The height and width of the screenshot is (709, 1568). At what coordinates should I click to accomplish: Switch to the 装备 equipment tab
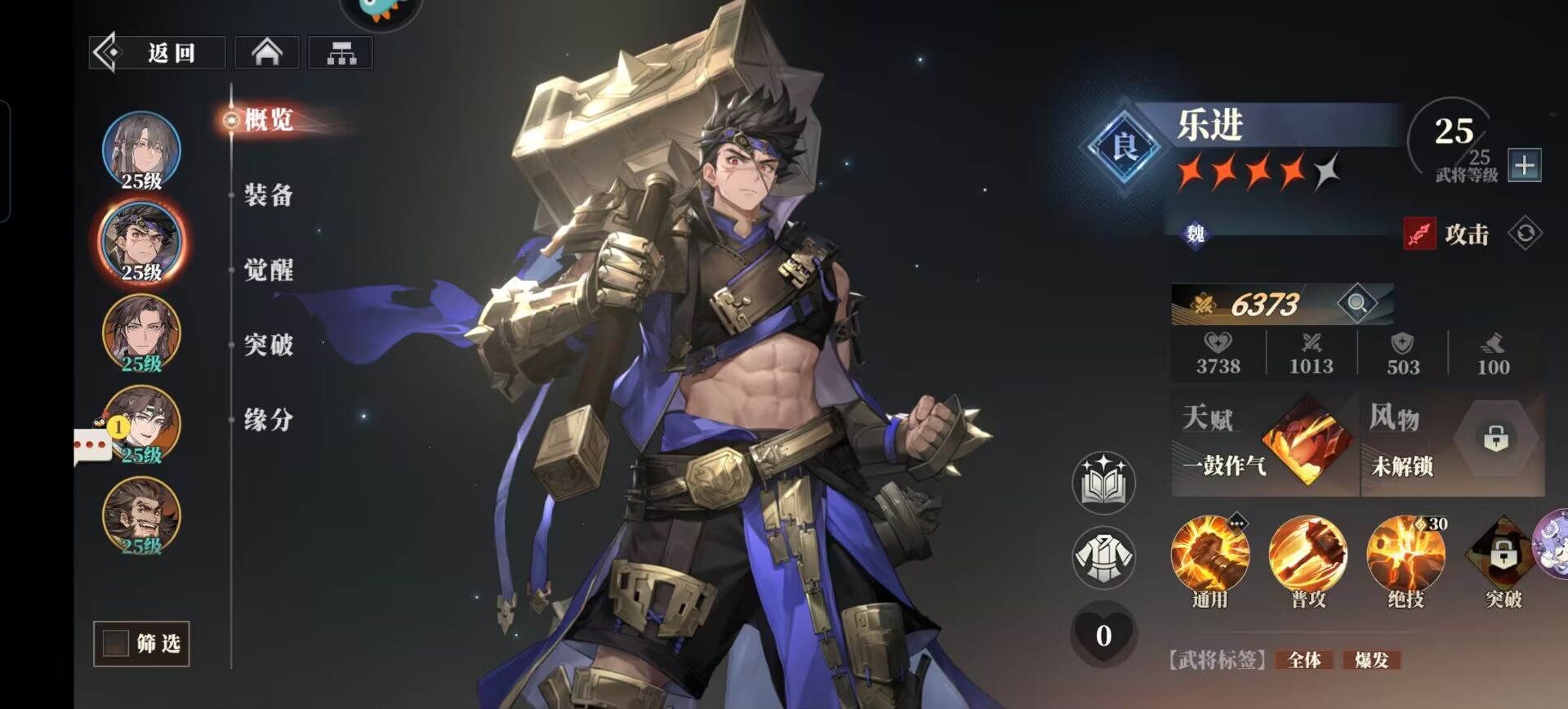[x=269, y=195]
